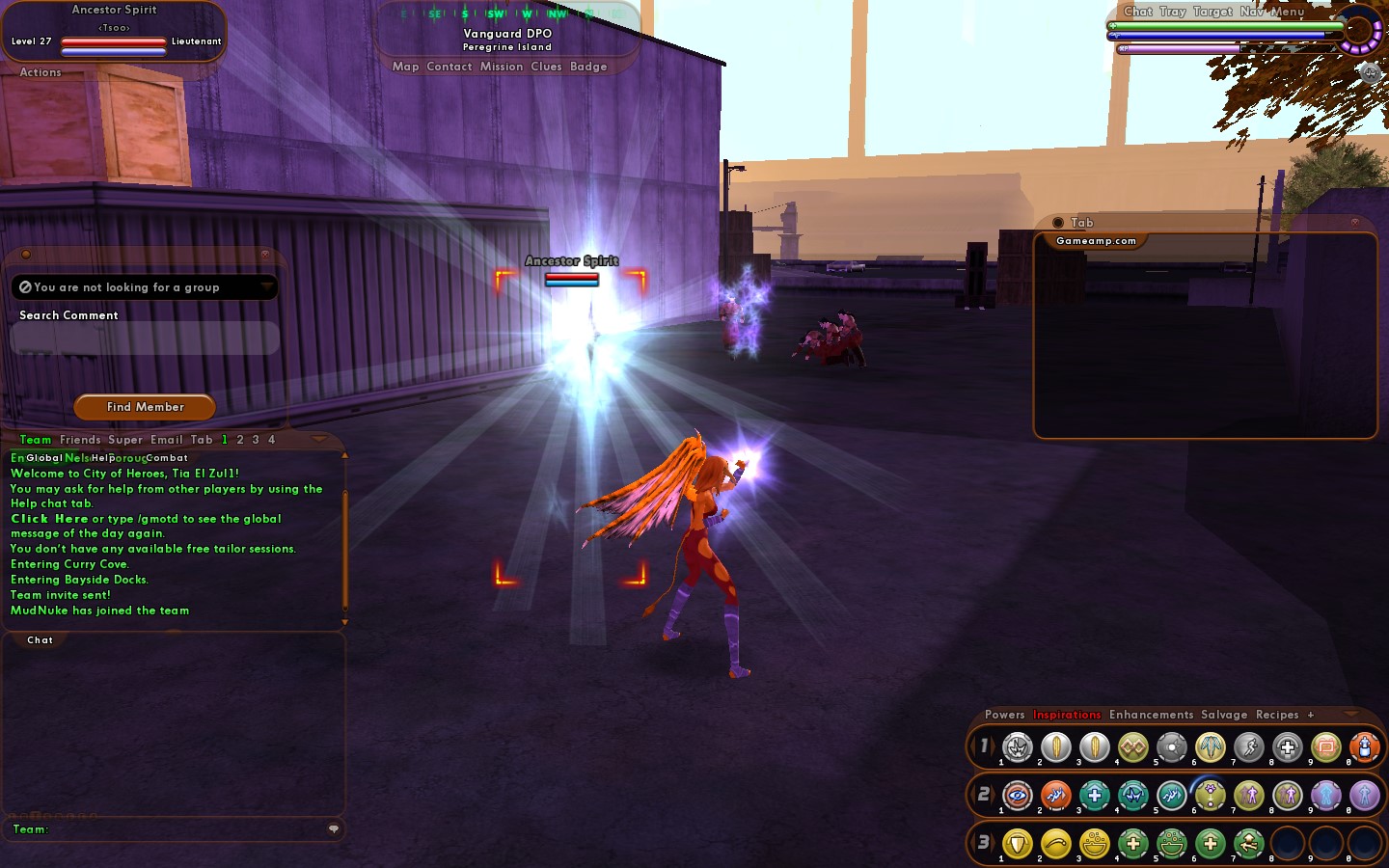1389x868 pixels.
Task: Select the Combat chat tab
Action: [x=167, y=458]
